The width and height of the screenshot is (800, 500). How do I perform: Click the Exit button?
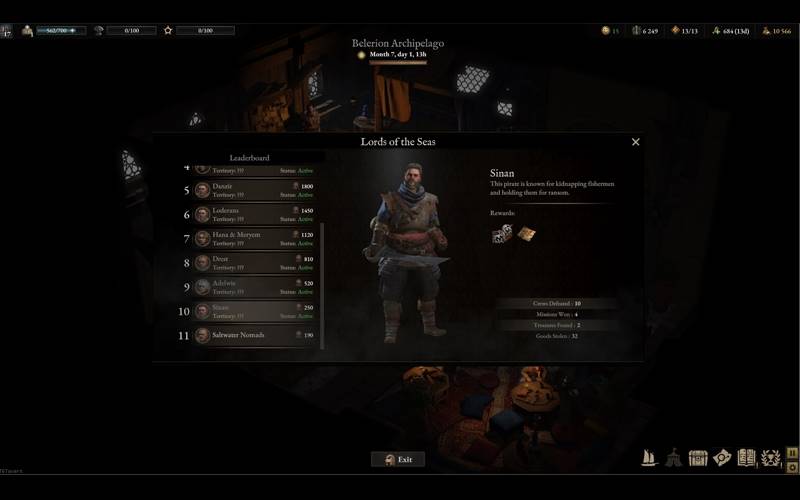pos(398,459)
